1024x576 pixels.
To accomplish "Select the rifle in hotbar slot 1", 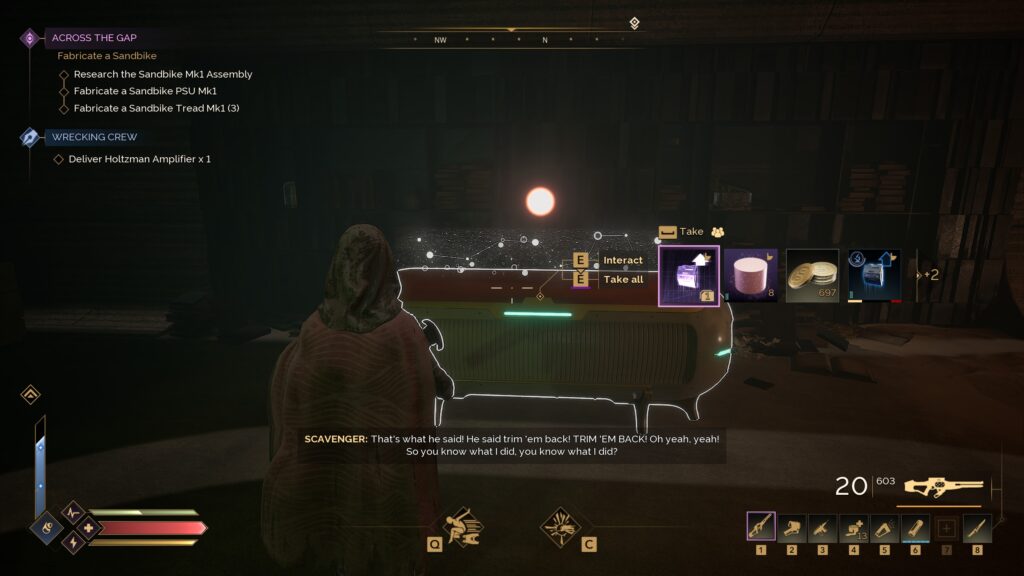I will (x=761, y=527).
